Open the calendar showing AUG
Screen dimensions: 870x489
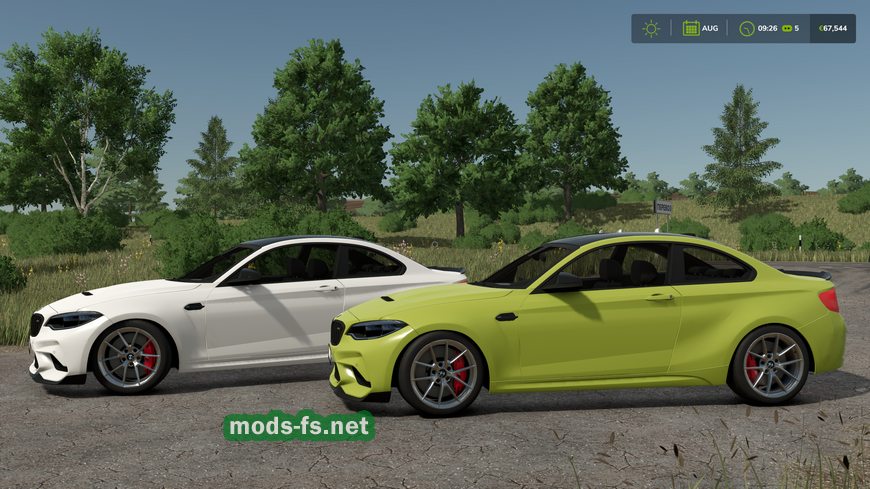[691, 28]
